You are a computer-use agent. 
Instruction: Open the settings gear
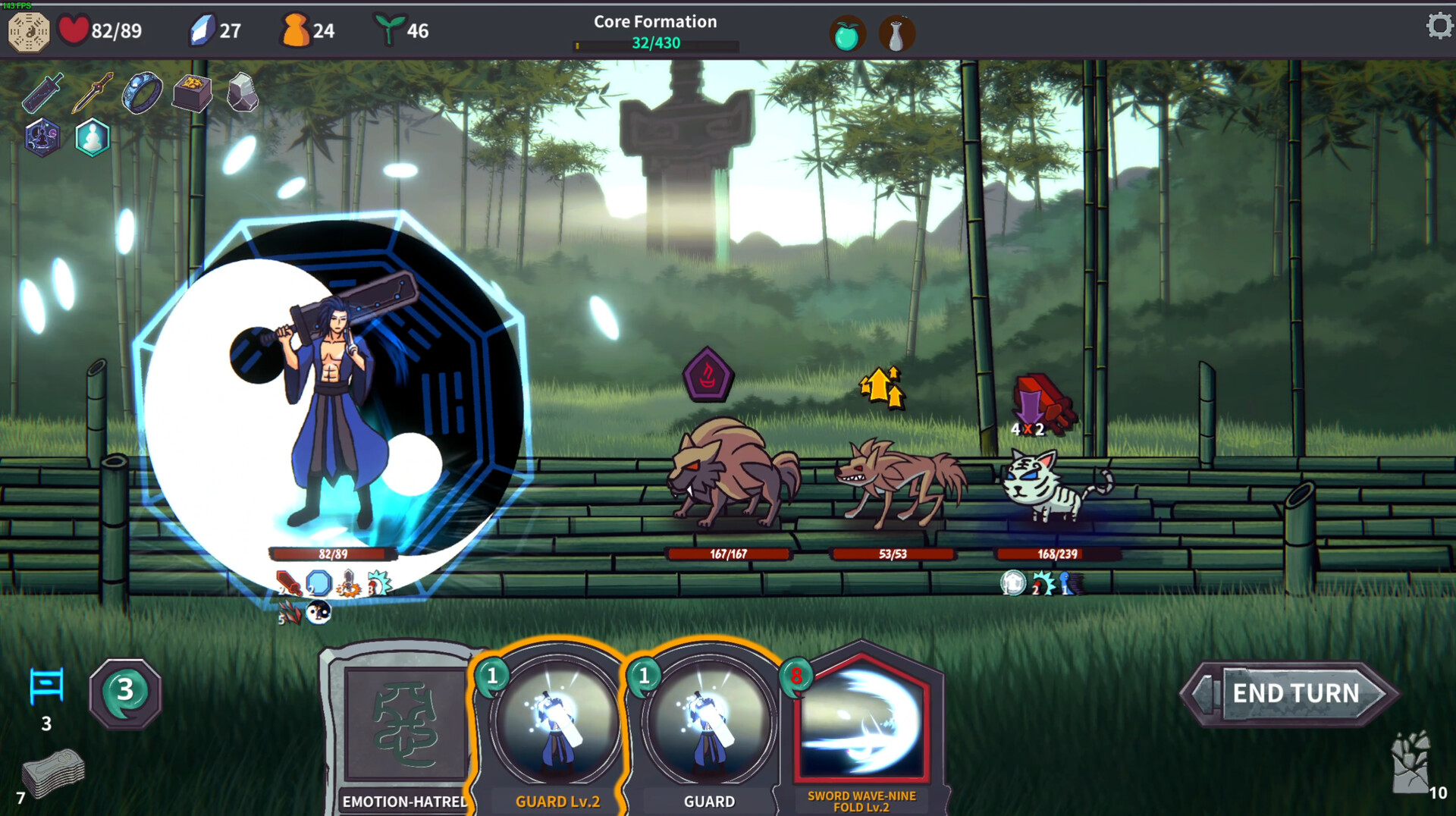click(1438, 27)
